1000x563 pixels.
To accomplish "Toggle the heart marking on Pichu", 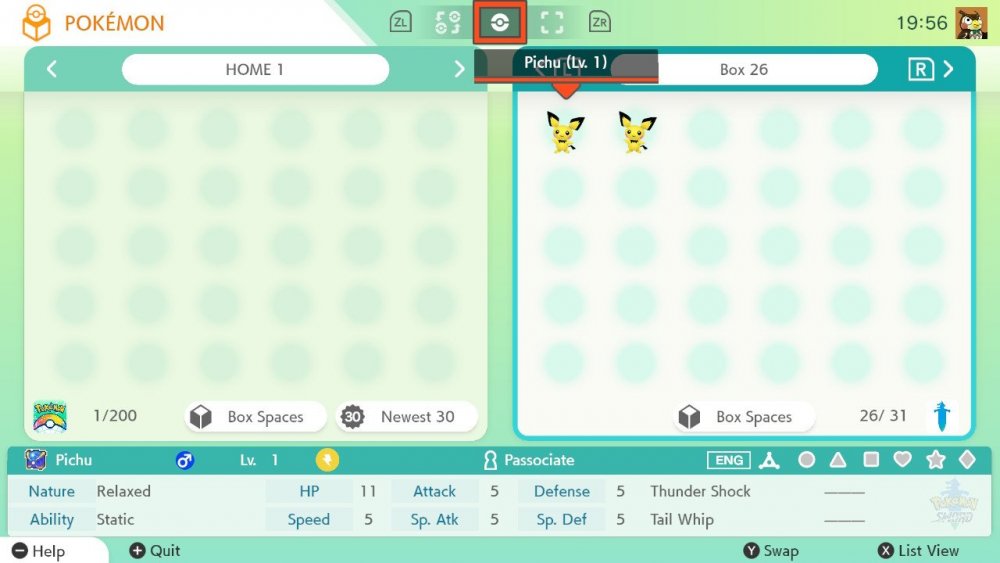I will [903, 460].
